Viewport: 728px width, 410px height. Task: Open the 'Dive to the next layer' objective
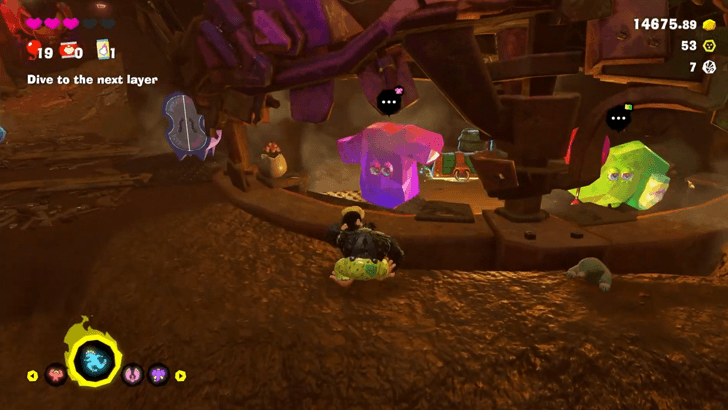91,79
